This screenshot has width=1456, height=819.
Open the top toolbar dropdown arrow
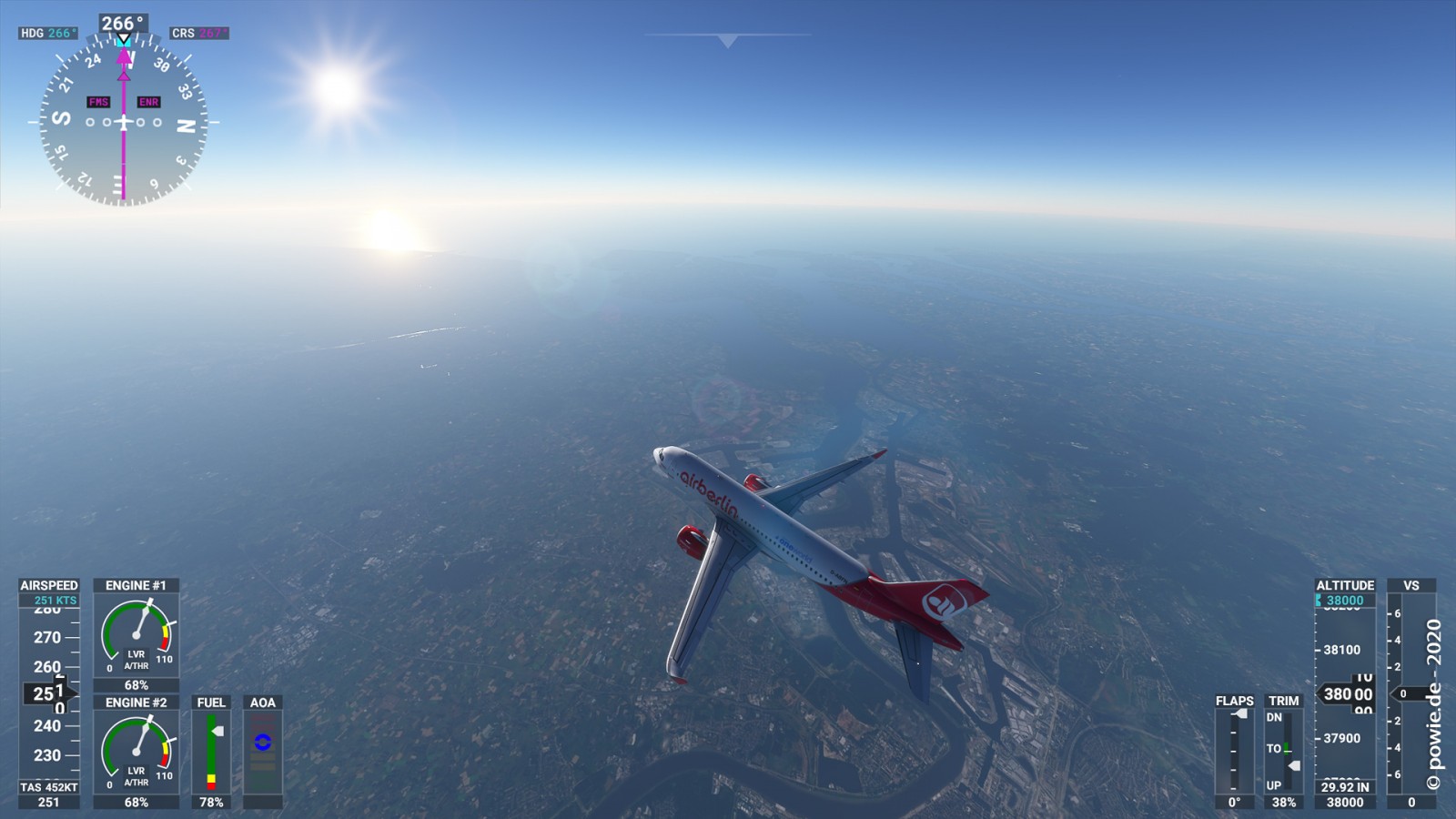tap(727, 41)
